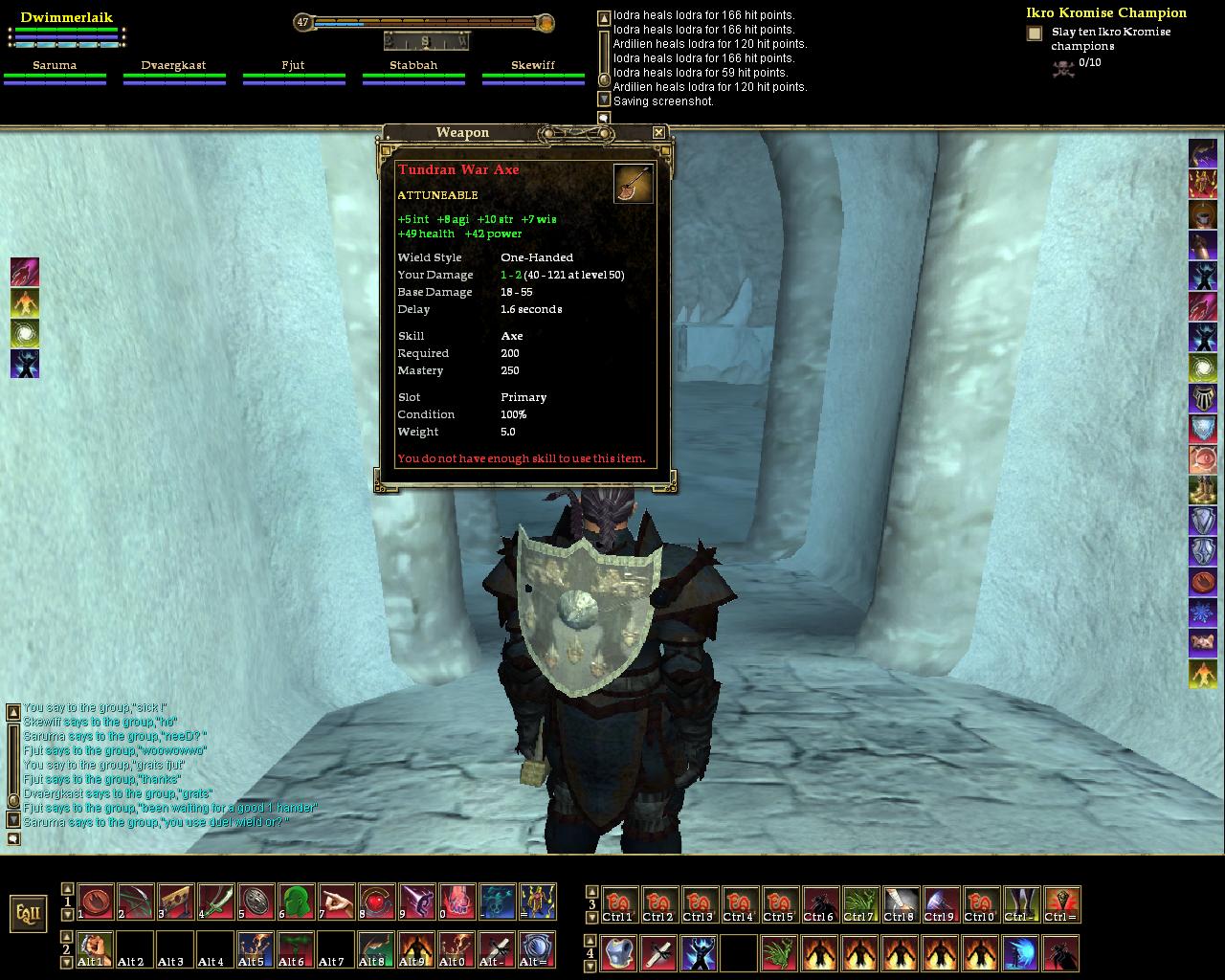Viewport: 1225px width, 980px height.
Task: Open the EQII main menu button
Action: tap(29, 913)
